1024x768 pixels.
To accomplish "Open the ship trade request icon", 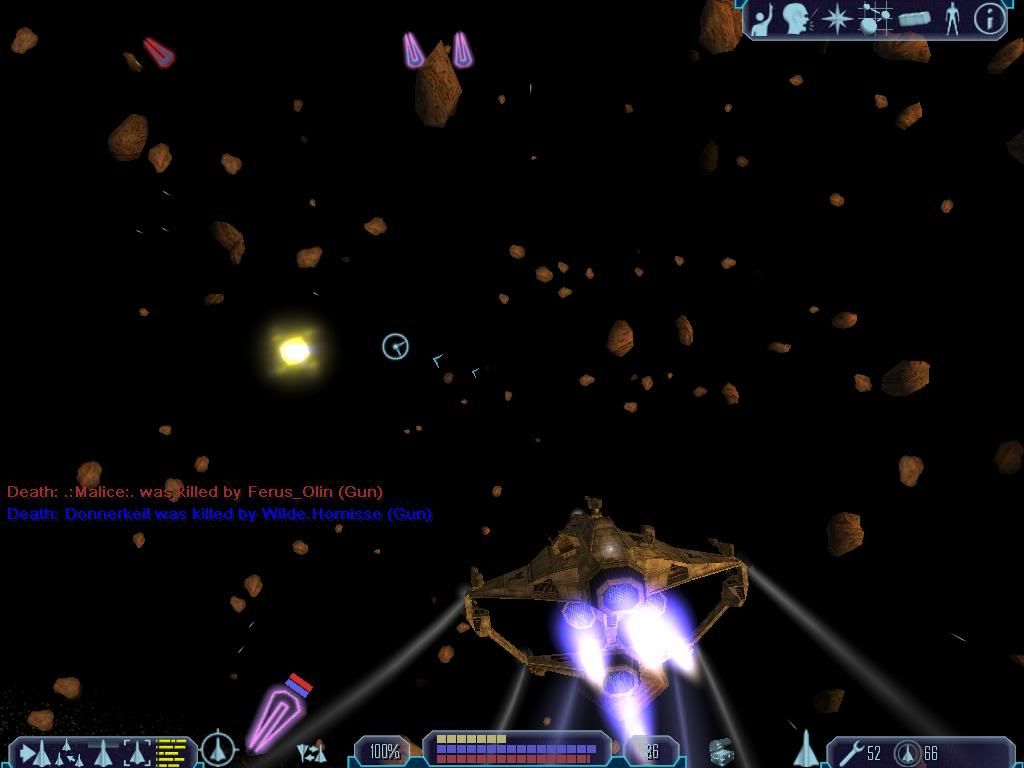I will point(311,751).
